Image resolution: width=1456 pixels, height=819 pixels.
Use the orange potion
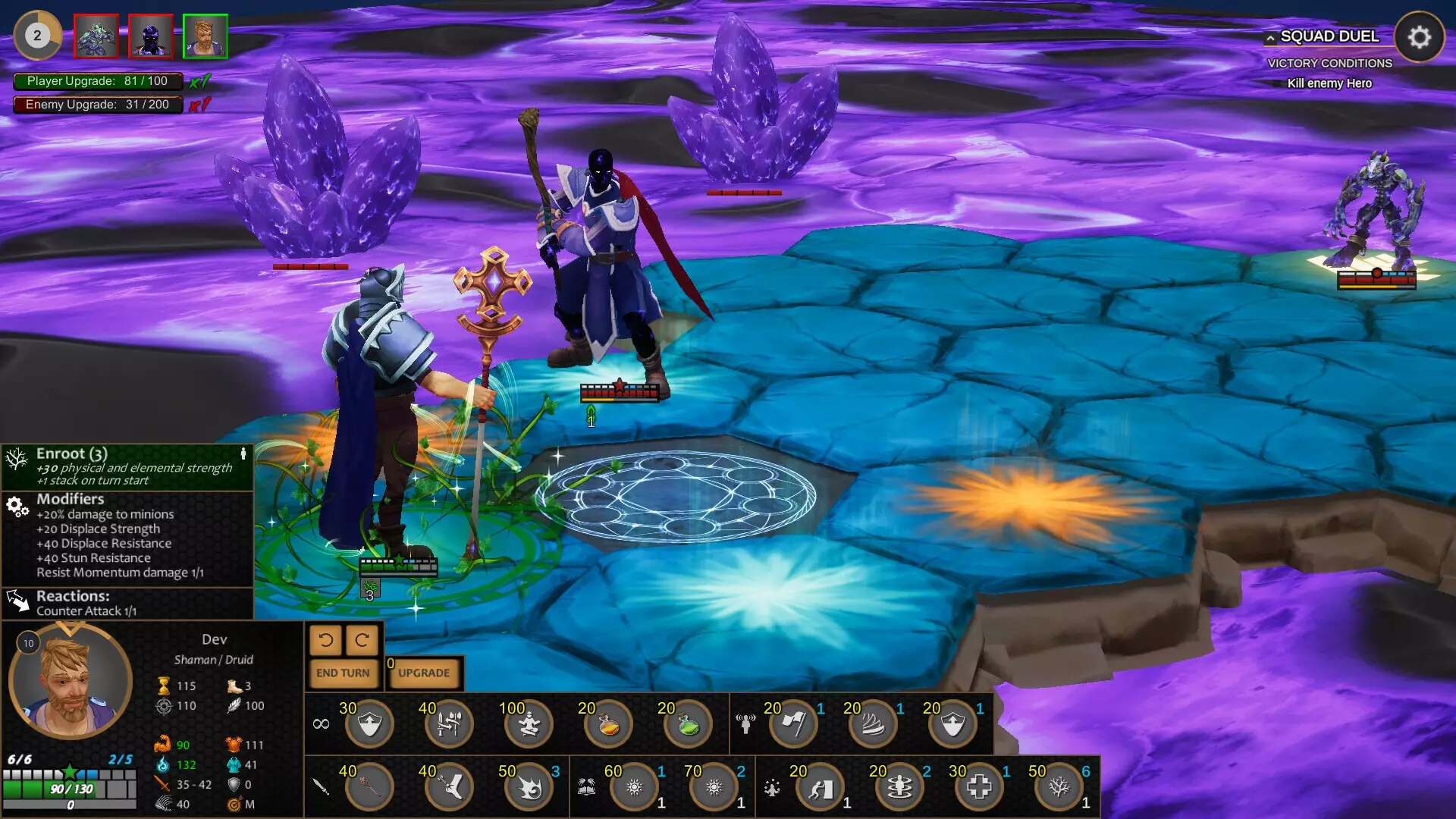tap(608, 725)
